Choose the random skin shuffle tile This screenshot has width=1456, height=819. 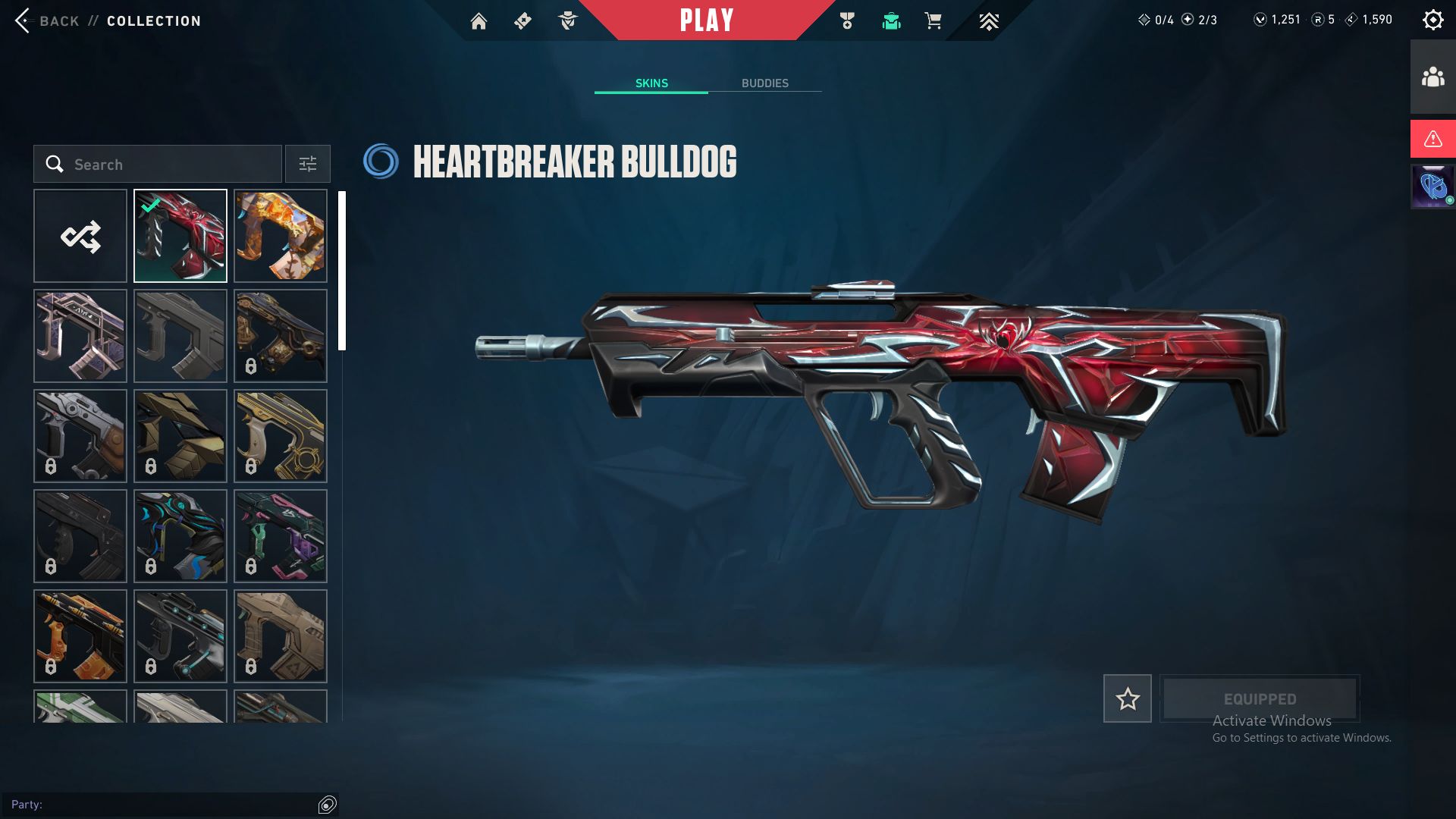[80, 236]
